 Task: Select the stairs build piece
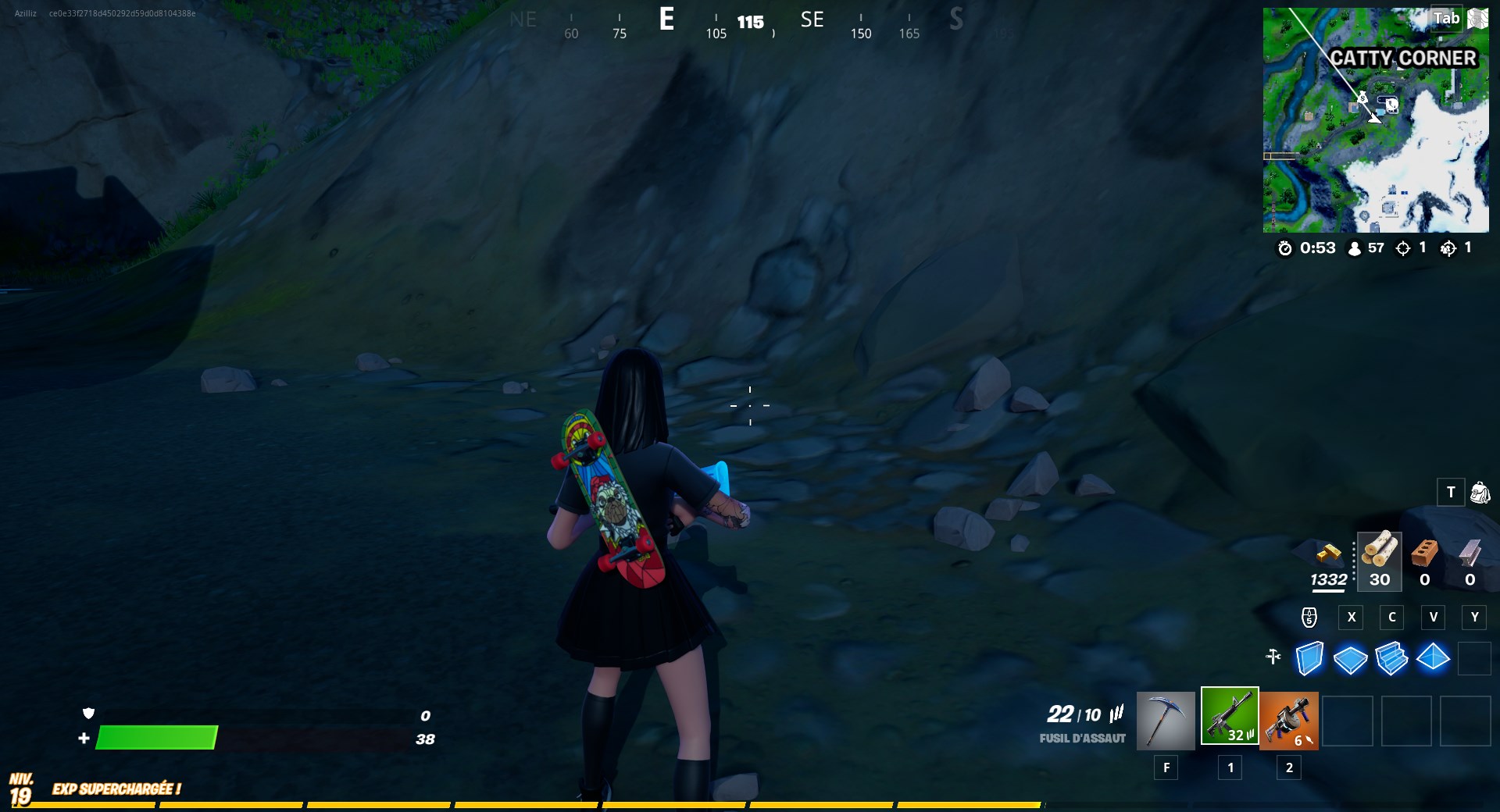(1394, 660)
